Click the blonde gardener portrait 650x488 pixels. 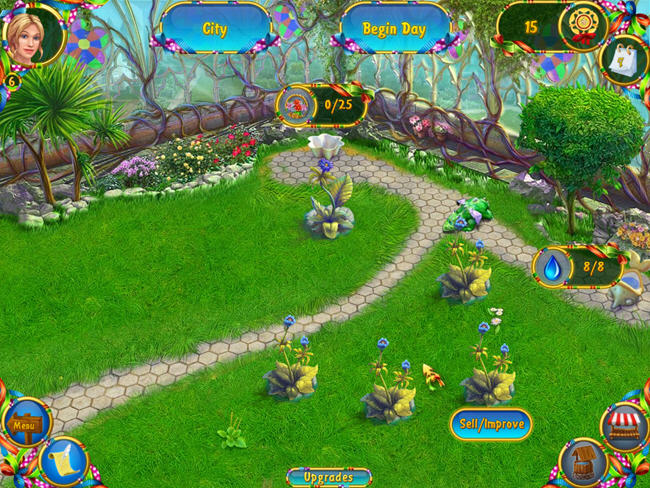32,33
